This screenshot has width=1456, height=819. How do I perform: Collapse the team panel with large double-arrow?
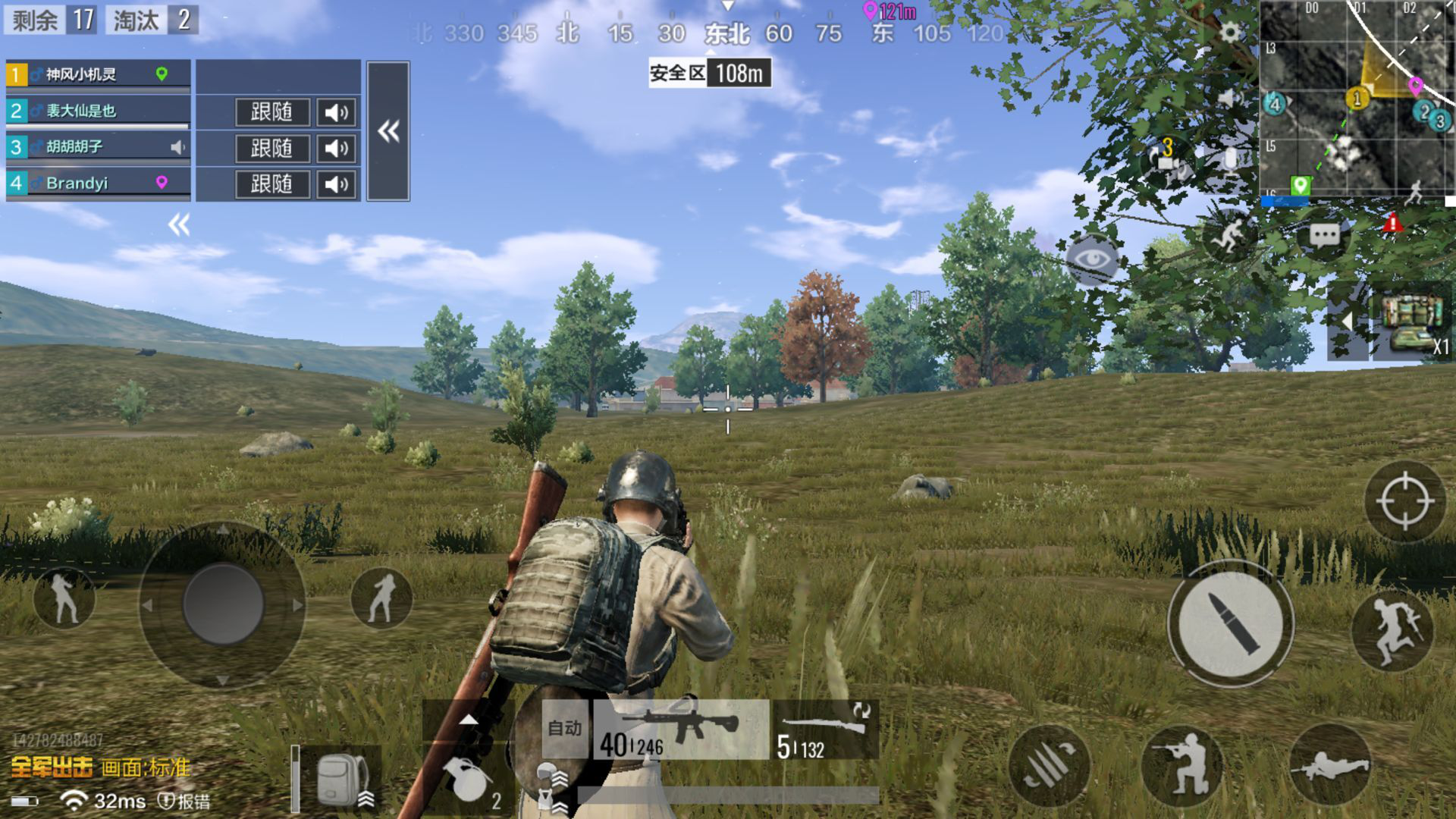click(388, 131)
